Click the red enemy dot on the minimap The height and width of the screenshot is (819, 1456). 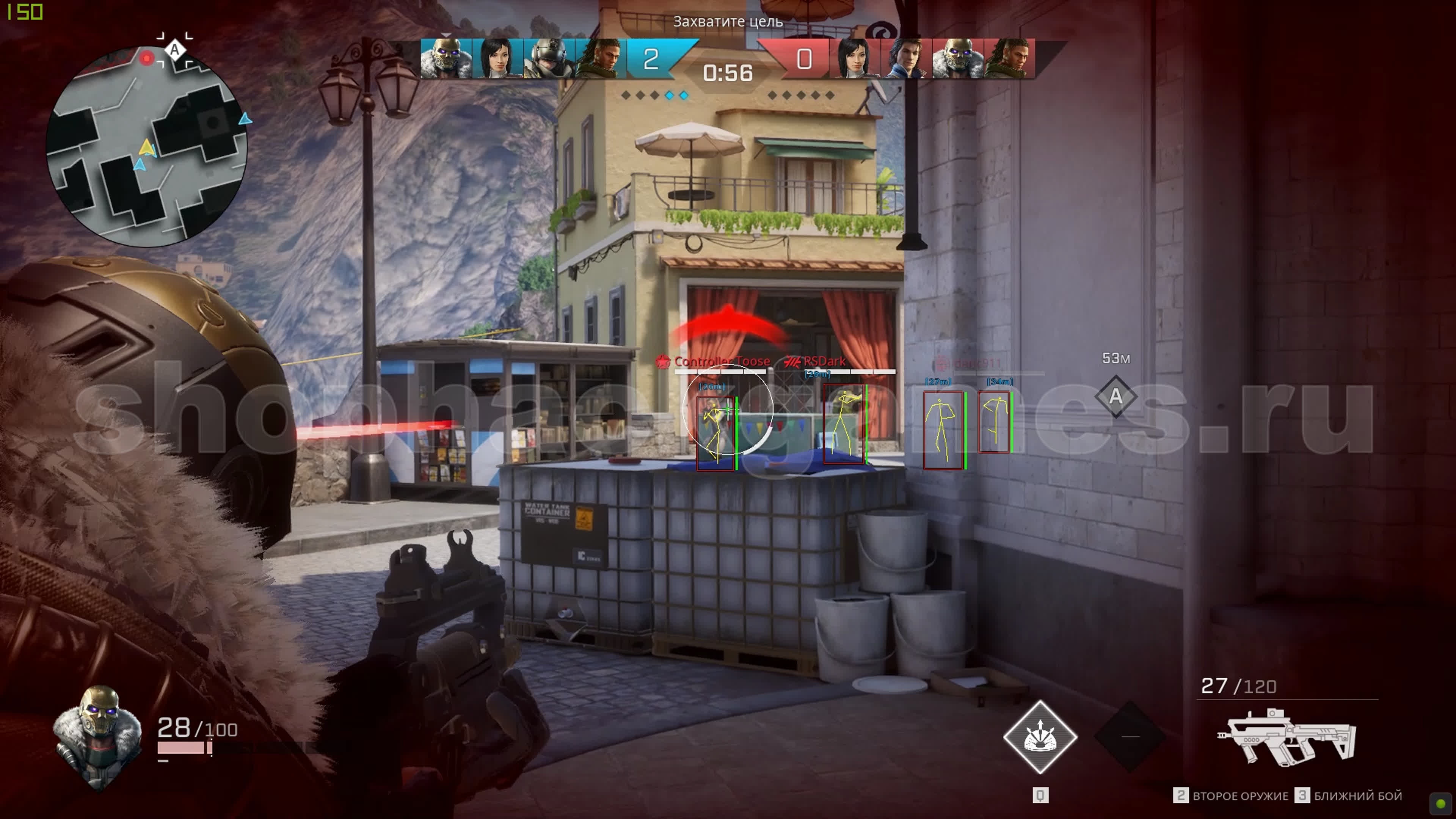coord(147,58)
